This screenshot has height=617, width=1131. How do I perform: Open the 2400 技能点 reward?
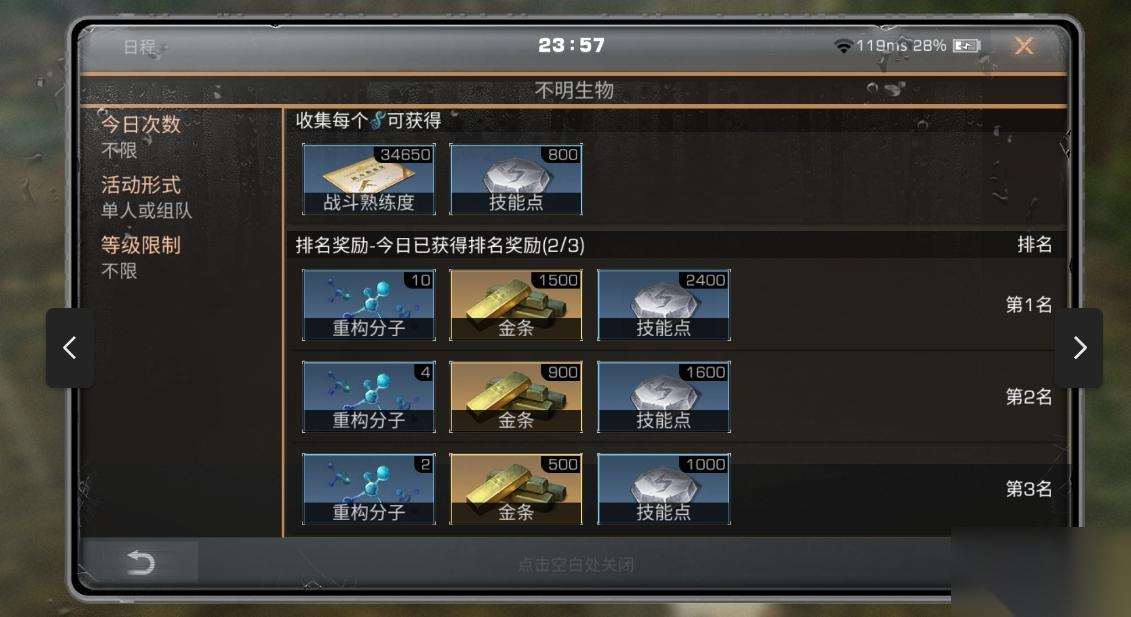[664, 305]
